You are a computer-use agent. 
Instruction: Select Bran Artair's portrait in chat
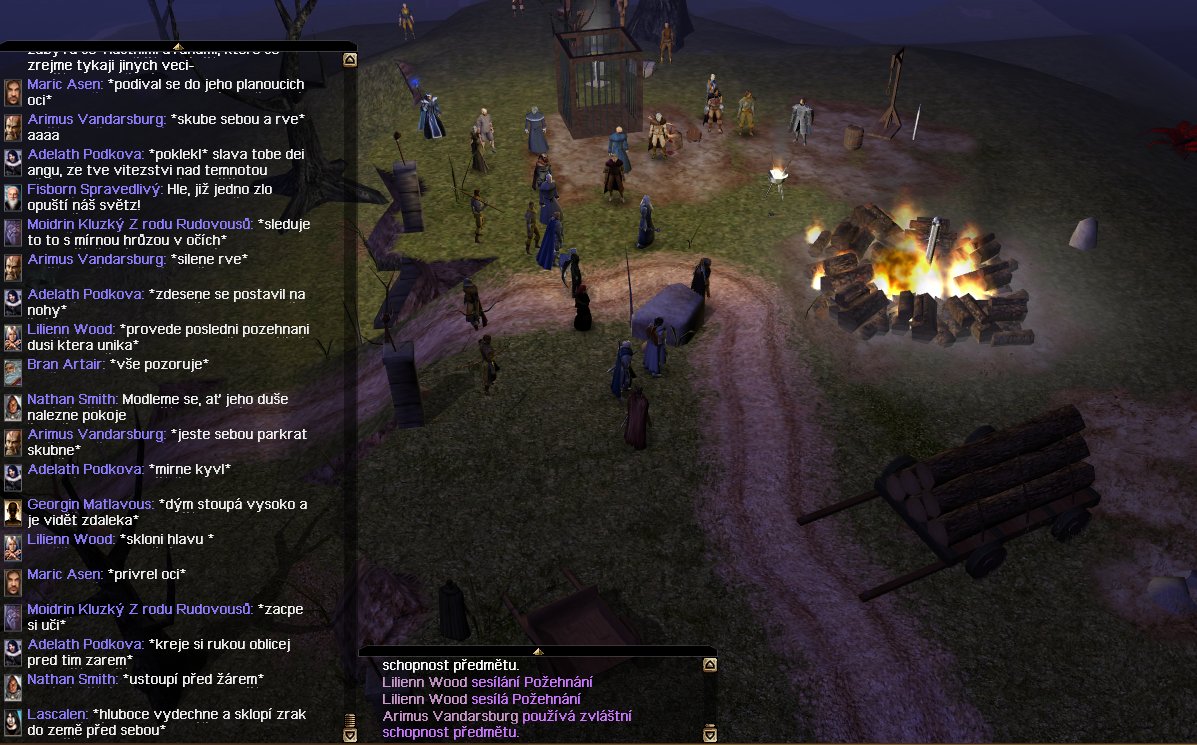(x=12, y=372)
